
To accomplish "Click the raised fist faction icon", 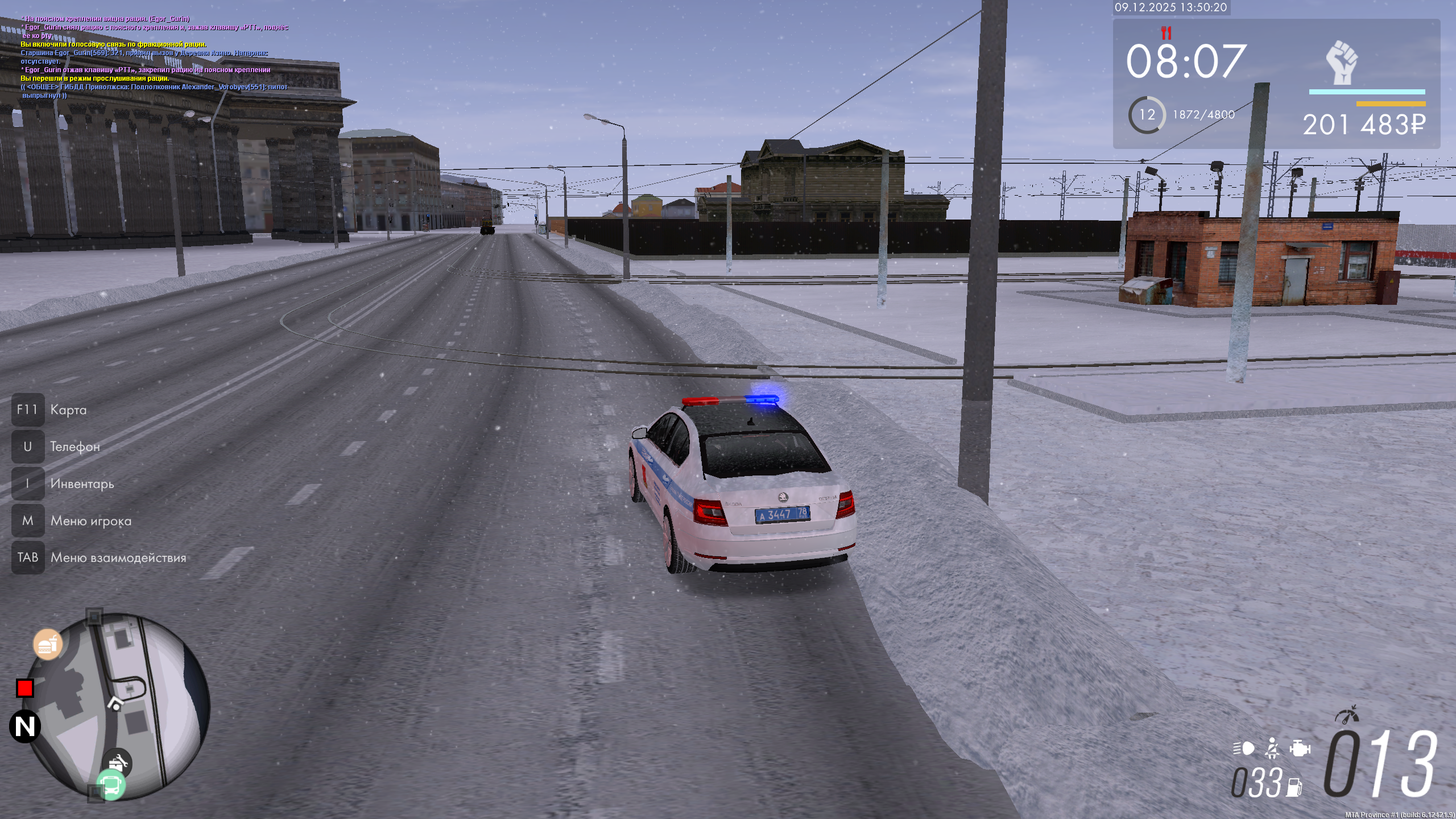I will tap(1342, 62).
